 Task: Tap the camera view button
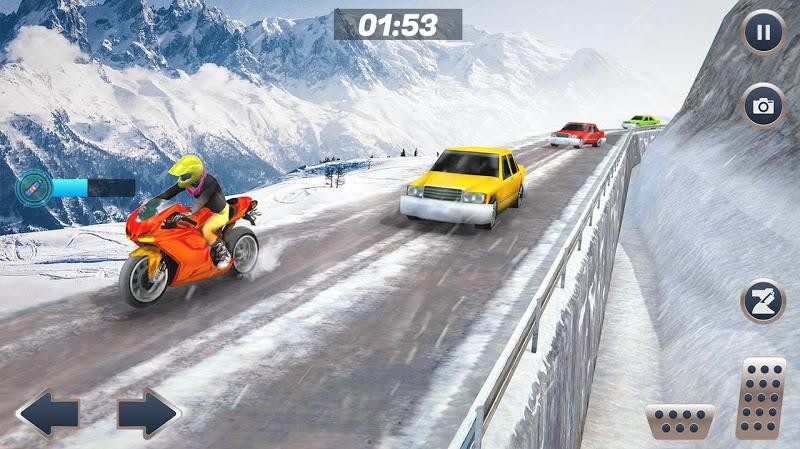(x=763, y=106)
